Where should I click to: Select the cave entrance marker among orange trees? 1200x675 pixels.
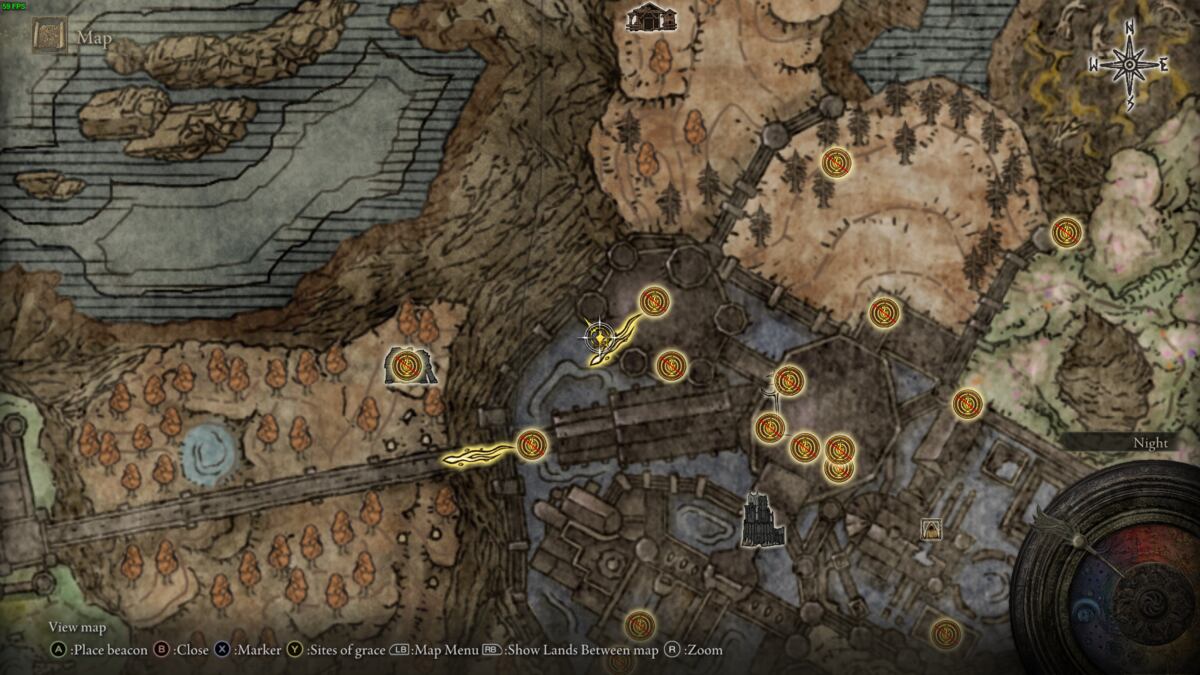pos(406,367)
